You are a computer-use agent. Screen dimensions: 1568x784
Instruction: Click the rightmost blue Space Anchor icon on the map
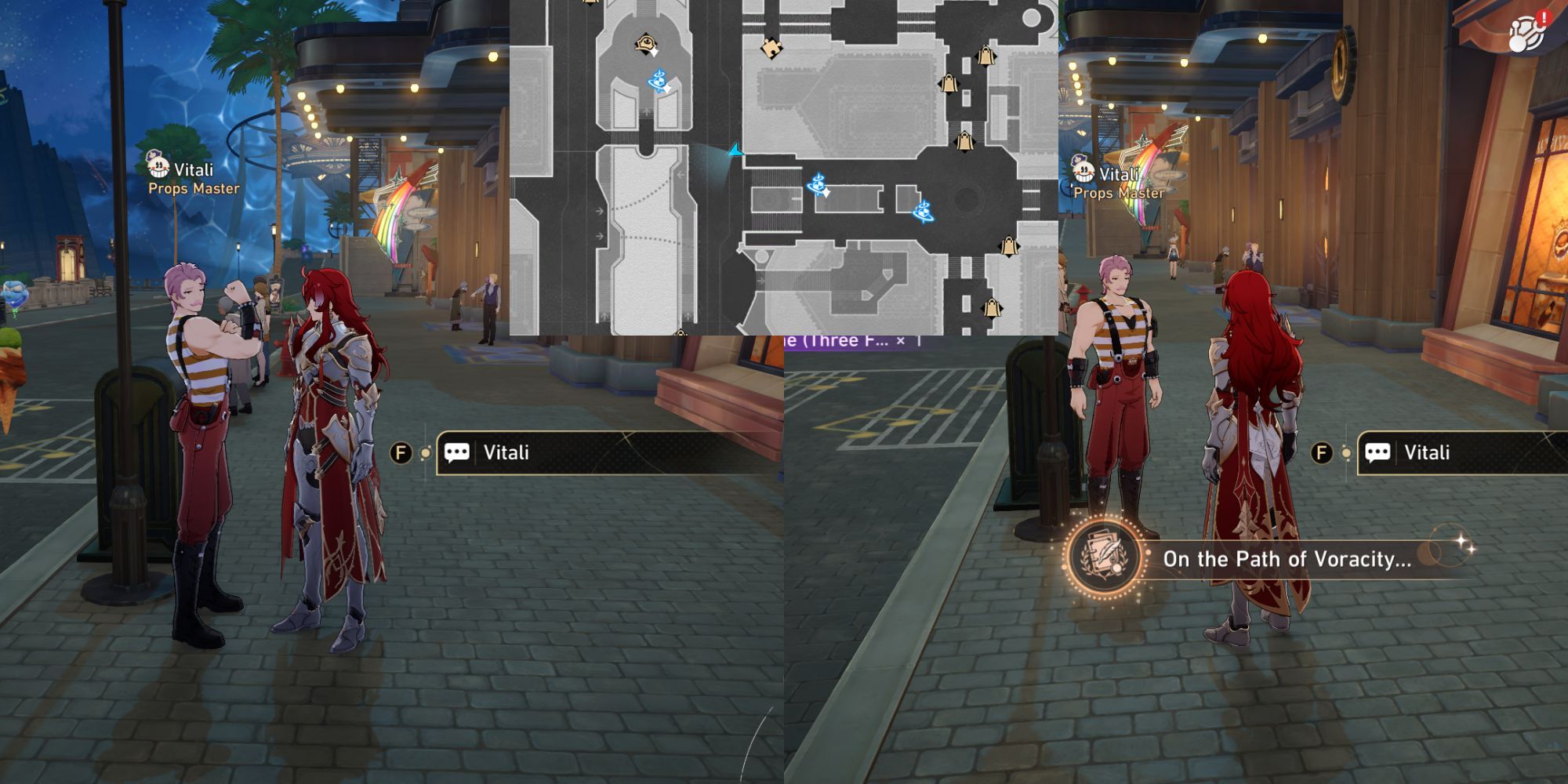pyautogui.click(x=924, y=212)
